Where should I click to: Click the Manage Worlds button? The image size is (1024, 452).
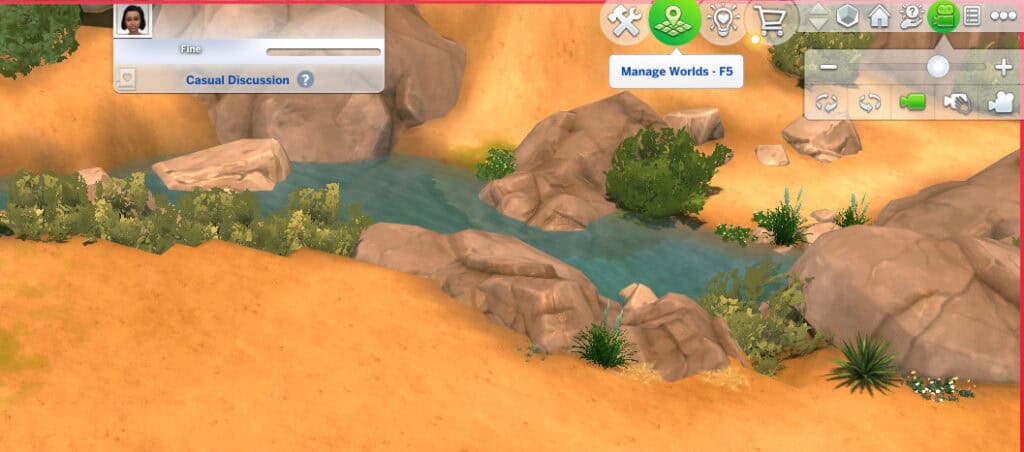pyautogui.click(x=674, y=21)
